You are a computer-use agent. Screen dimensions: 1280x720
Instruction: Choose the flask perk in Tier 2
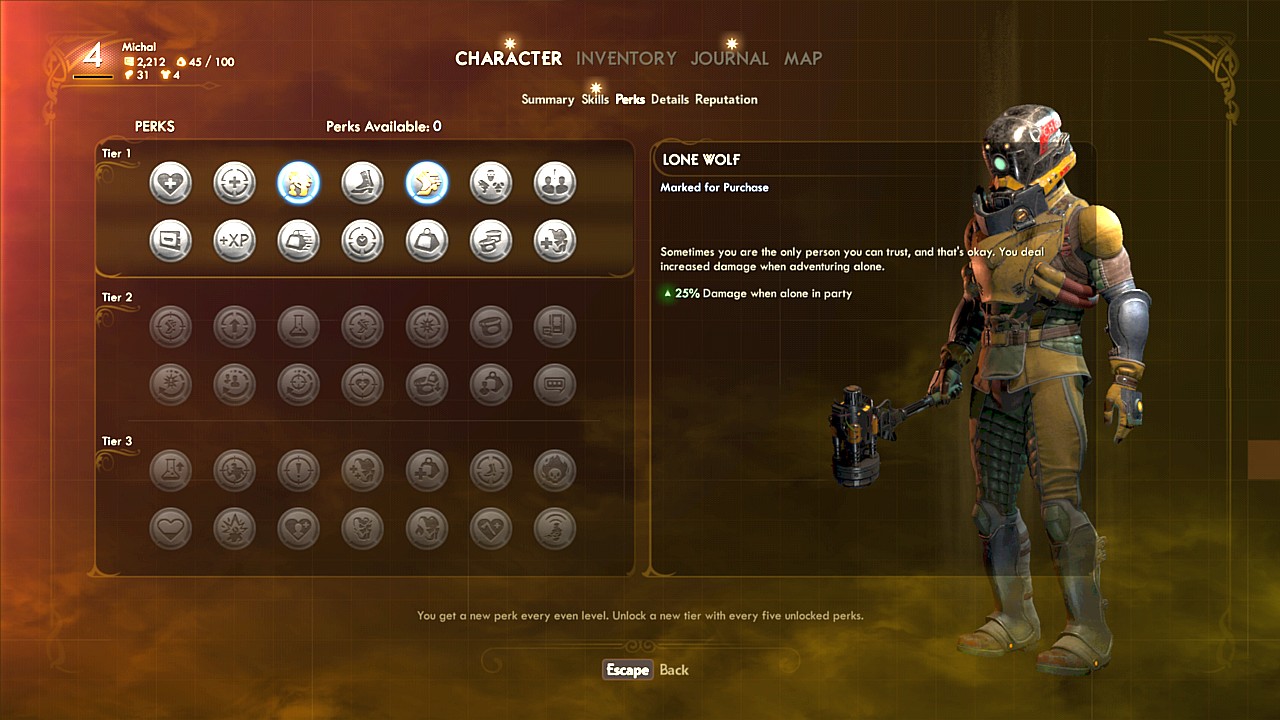click(298, 327)
